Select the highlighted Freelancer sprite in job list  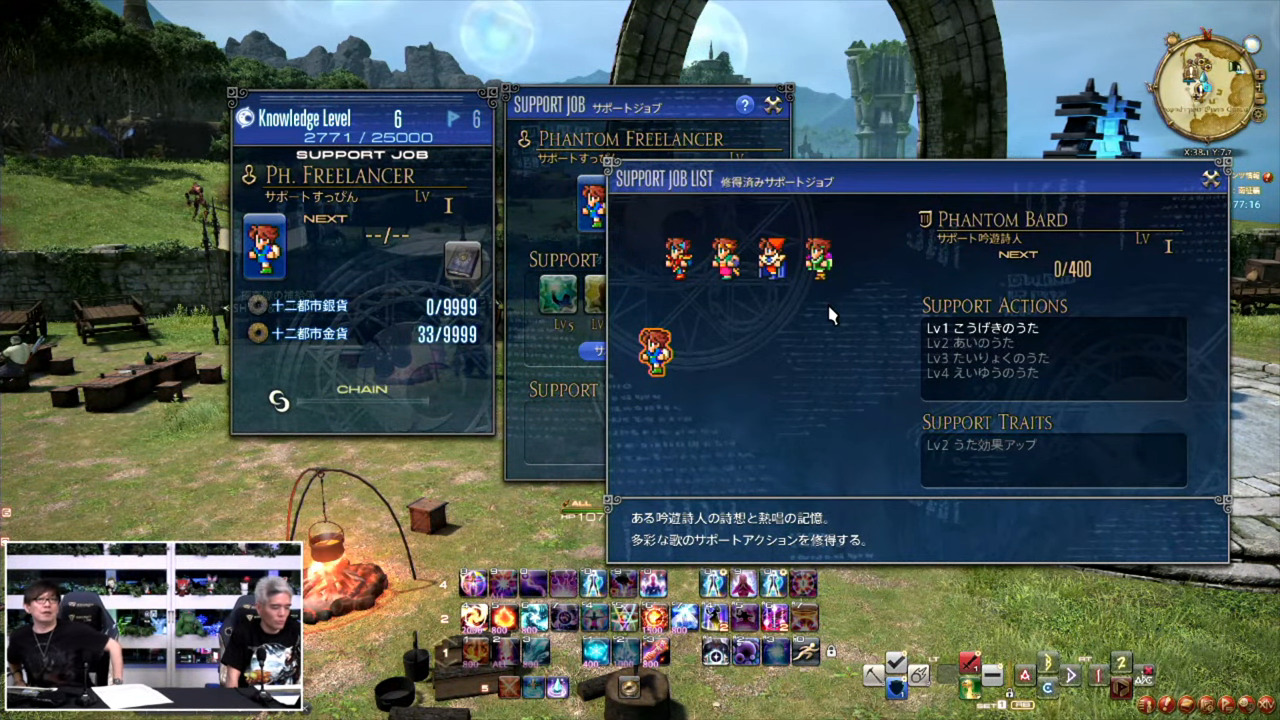click(x=655, y=351)
